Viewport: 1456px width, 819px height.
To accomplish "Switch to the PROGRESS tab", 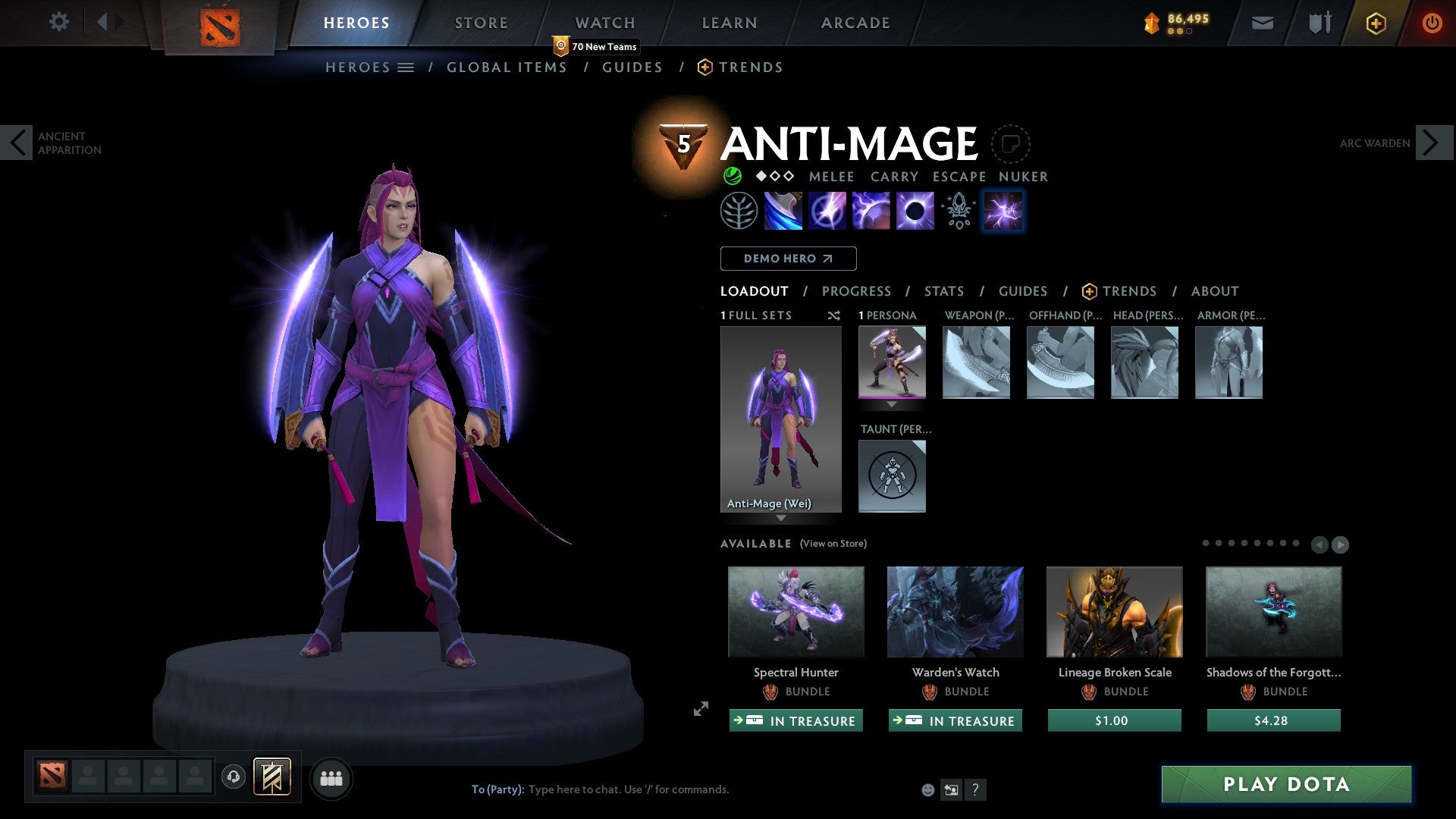I will [x=857, y=291].
